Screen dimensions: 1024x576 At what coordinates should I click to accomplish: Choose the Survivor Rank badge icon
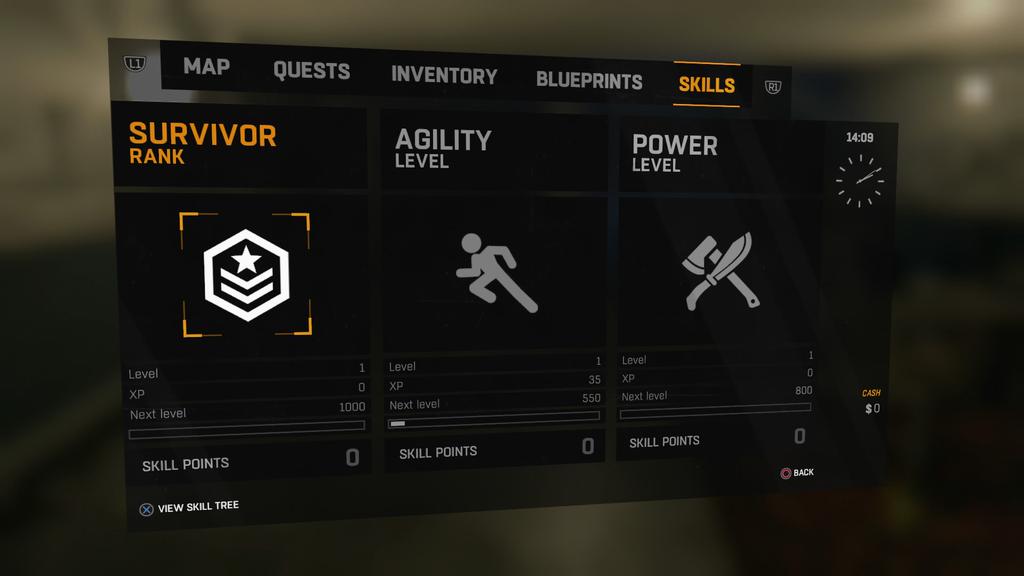tap(246, 274)
